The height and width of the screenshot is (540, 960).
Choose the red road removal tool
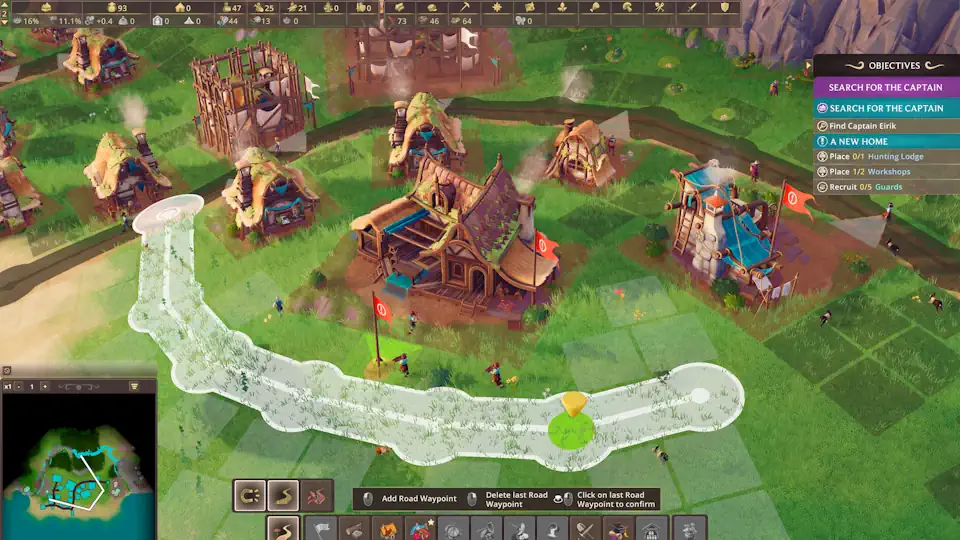(x=318, y=495)
